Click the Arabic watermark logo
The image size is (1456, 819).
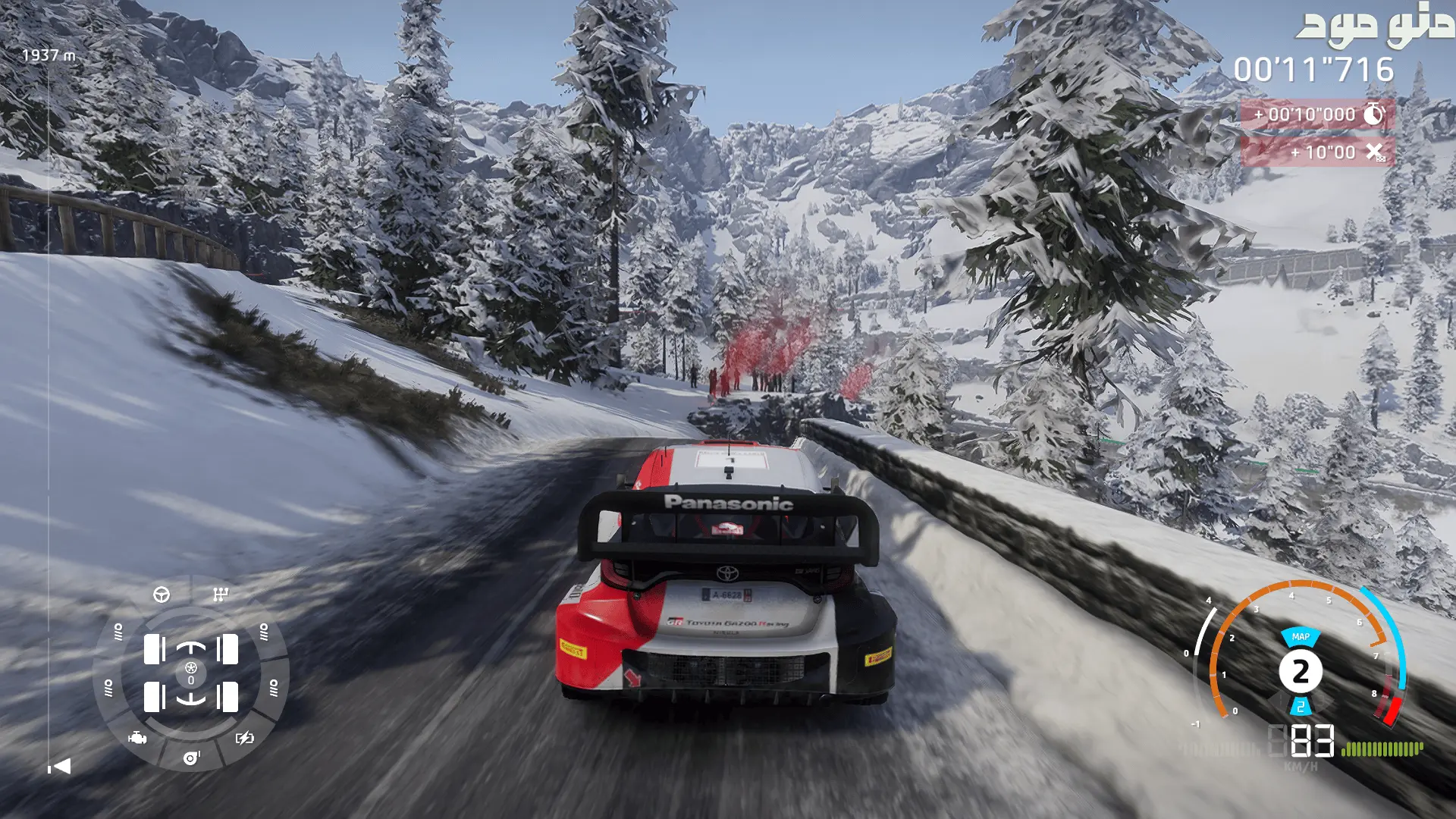[x=1374, y=26]
